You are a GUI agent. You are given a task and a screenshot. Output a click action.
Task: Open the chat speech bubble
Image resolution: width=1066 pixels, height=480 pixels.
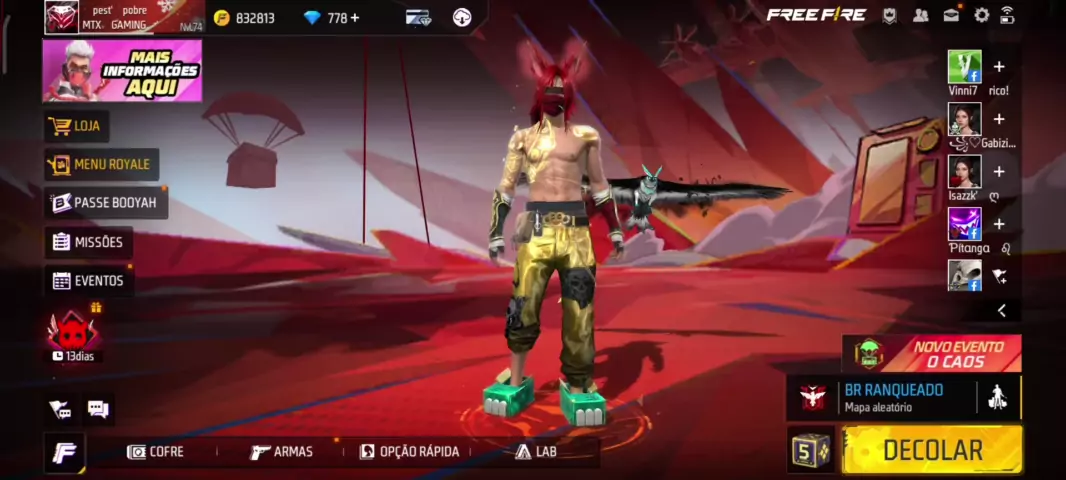pyautogui.click(x=98, y=408)
